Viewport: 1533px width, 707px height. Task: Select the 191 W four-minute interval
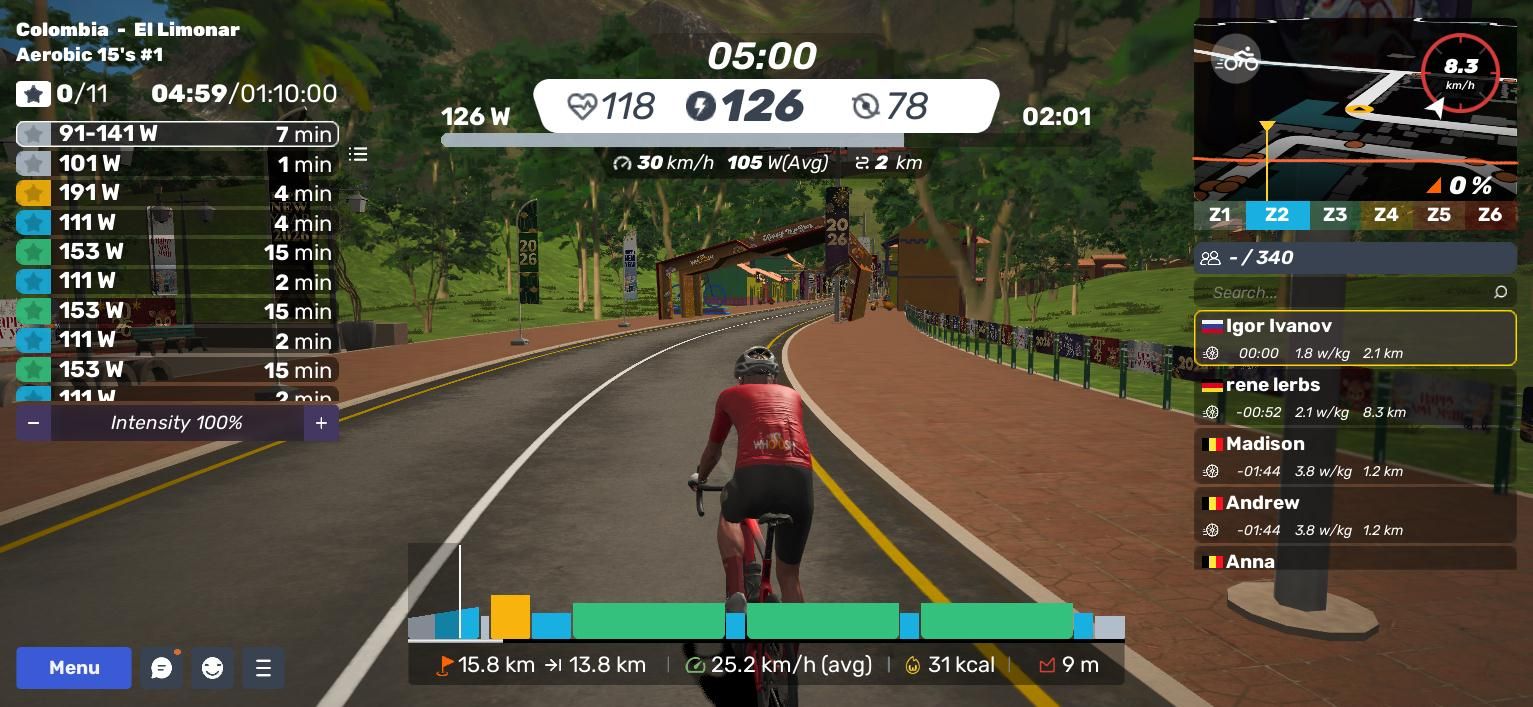tap(177, 193)
